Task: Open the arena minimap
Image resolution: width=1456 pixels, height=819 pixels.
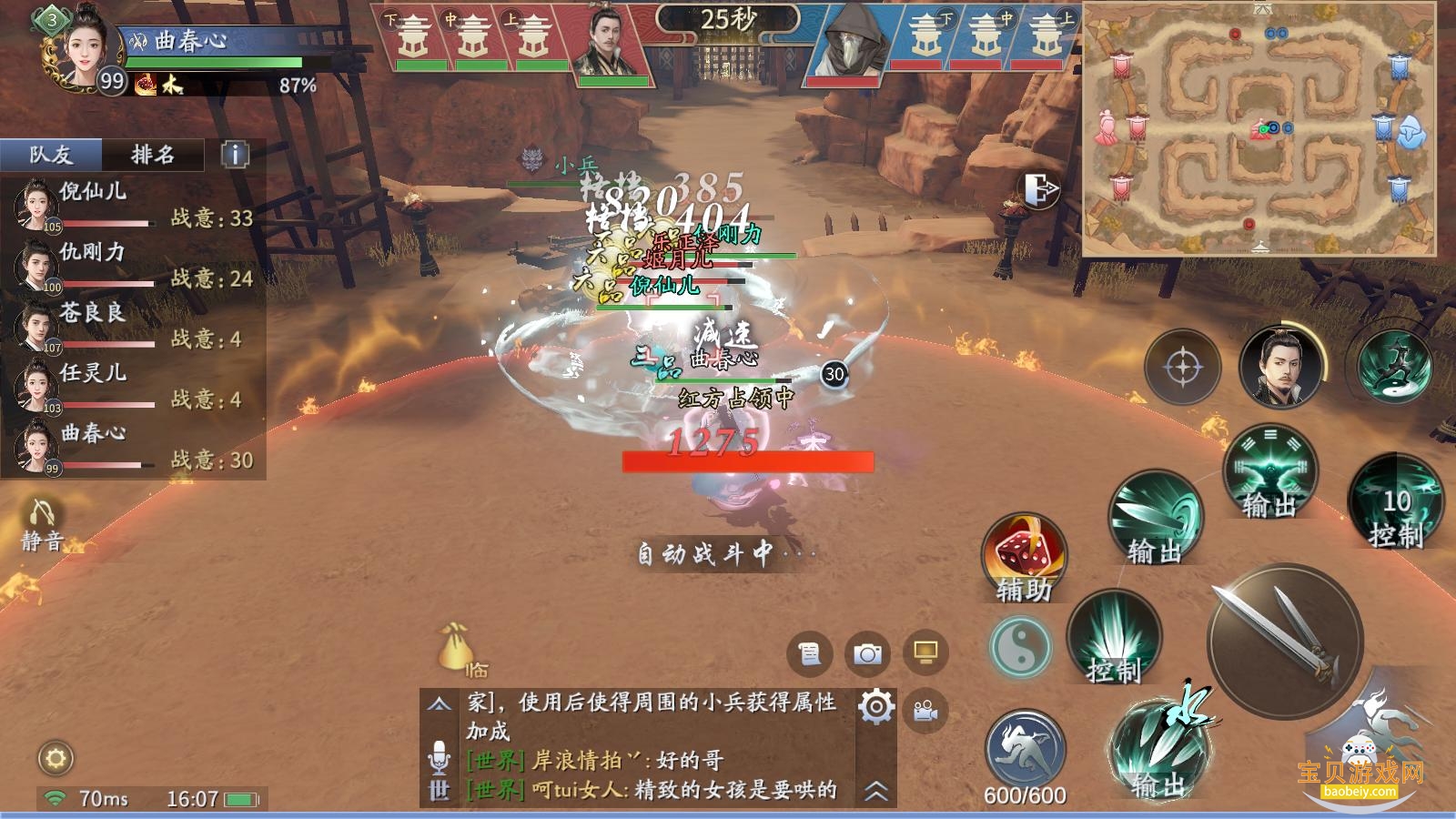Action: click(x=1259, y=128)
